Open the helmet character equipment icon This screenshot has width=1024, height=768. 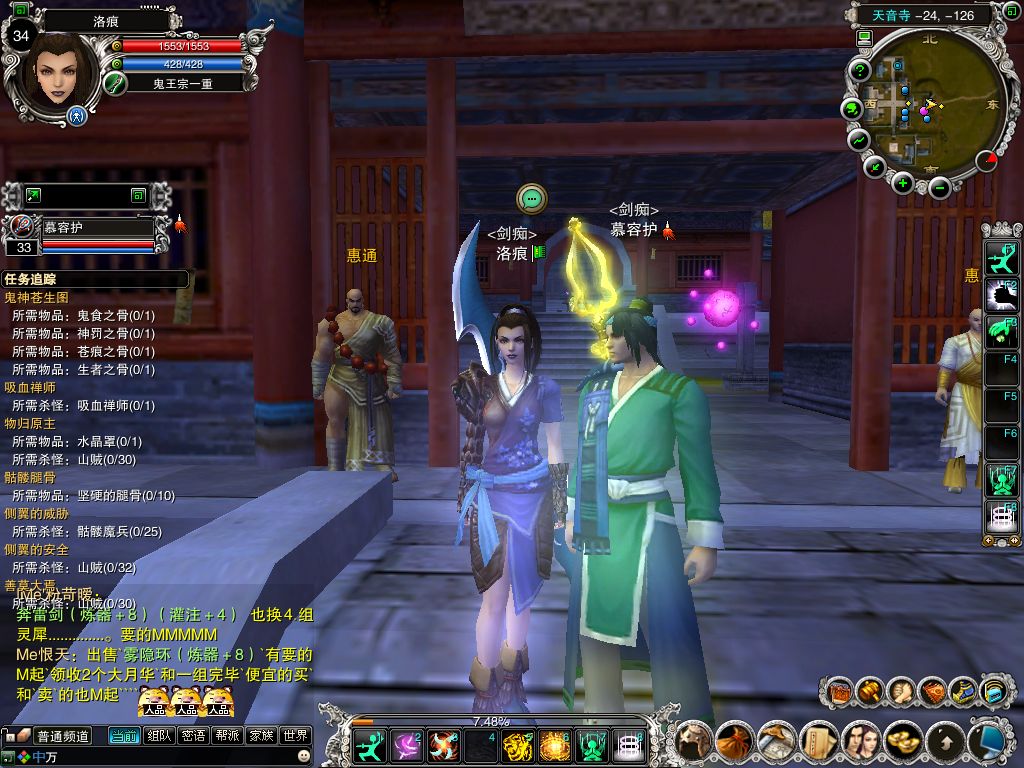pos(693,741)
